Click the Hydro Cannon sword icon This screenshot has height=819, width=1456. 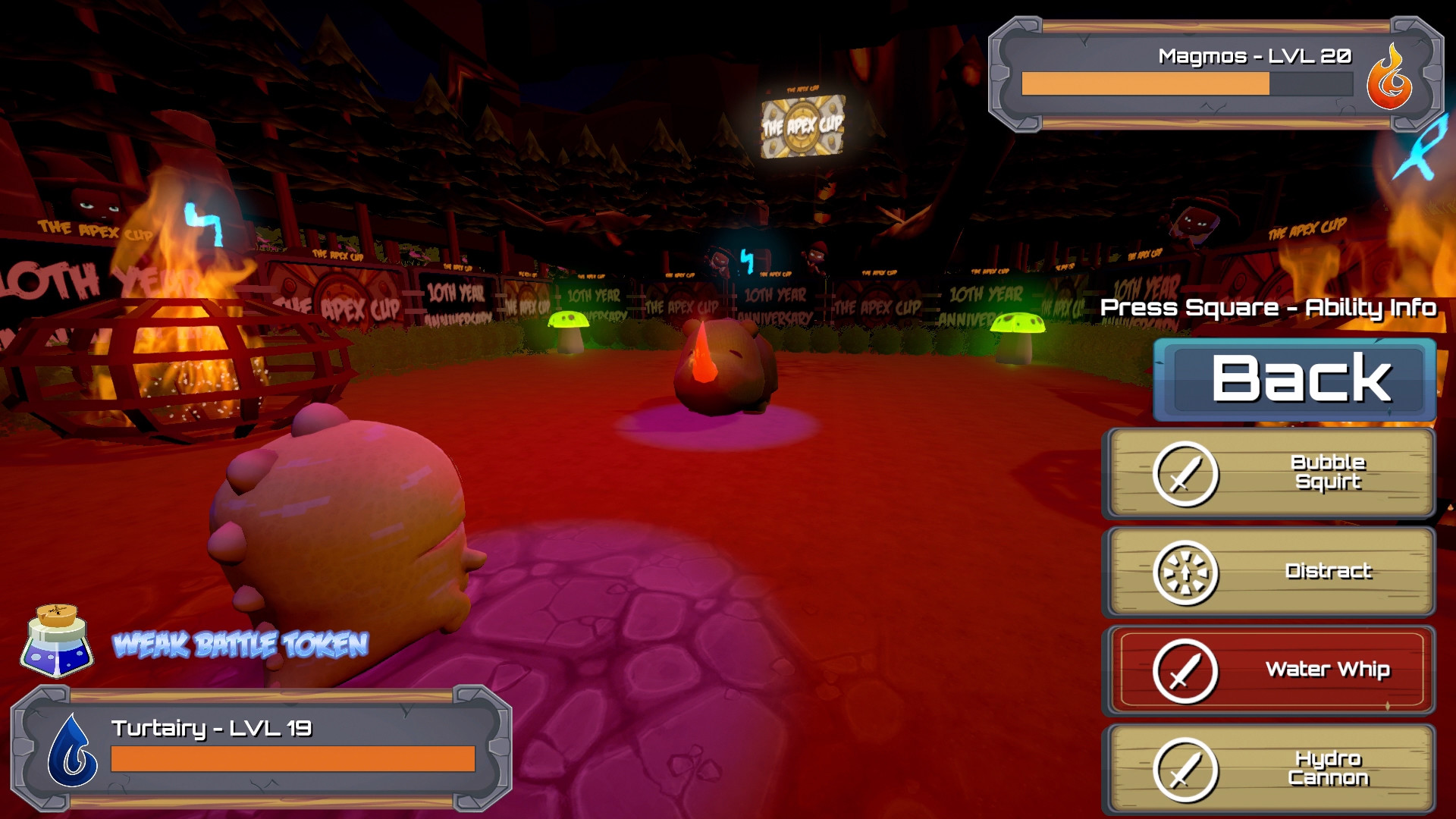1185,768
